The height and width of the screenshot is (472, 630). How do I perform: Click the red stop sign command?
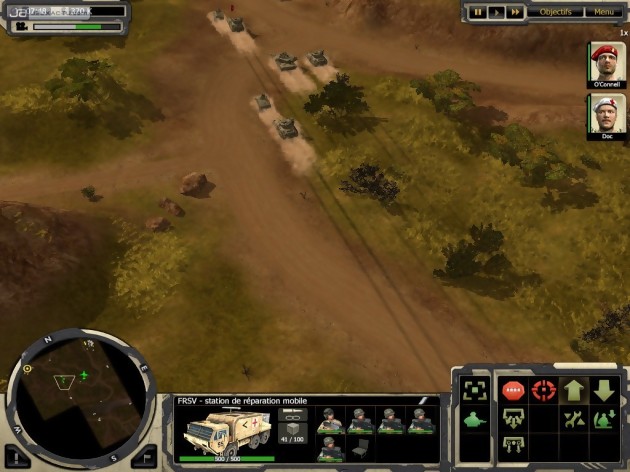click(513, 391)
